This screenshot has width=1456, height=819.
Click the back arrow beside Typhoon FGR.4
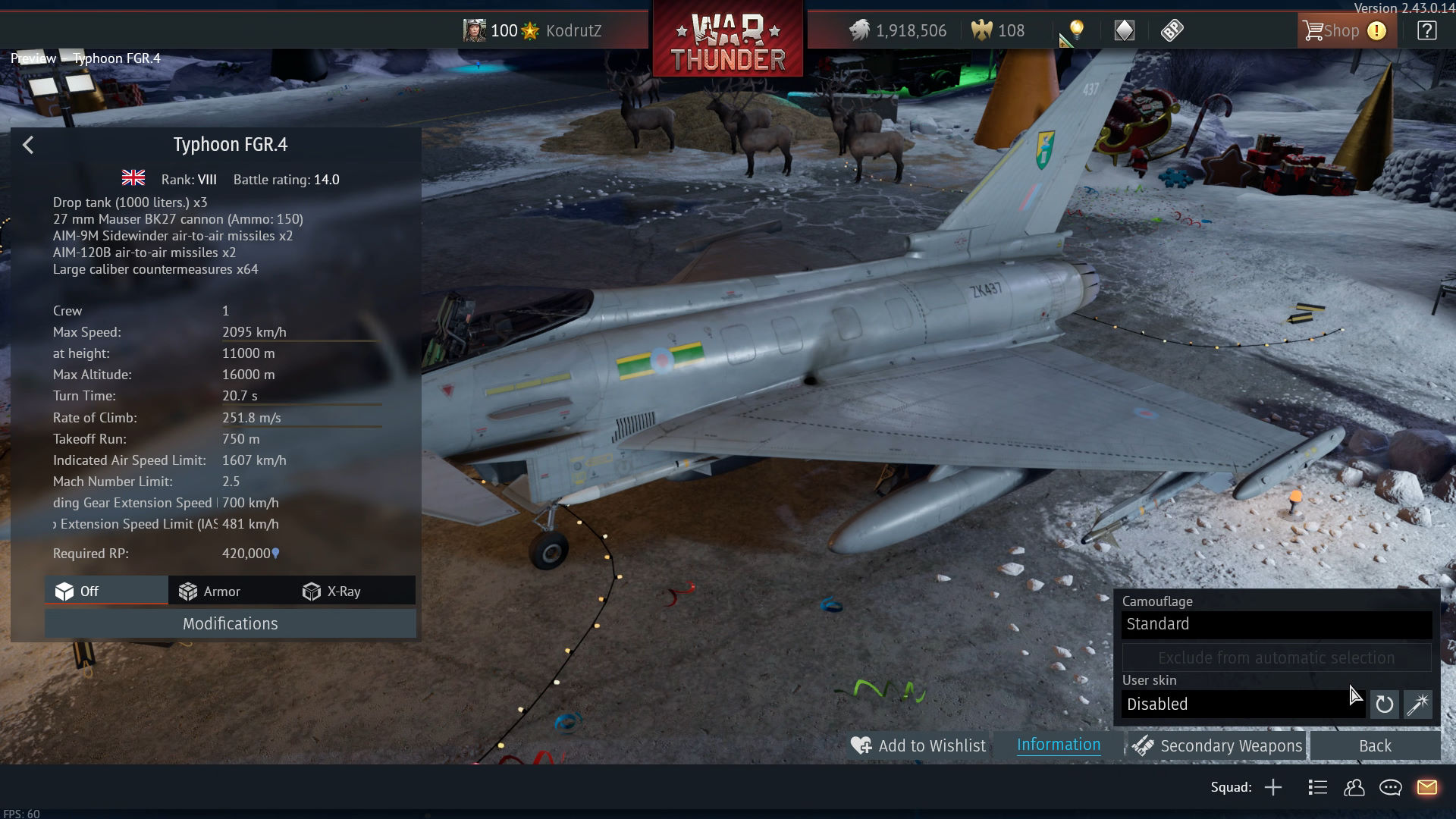(28, 145)
